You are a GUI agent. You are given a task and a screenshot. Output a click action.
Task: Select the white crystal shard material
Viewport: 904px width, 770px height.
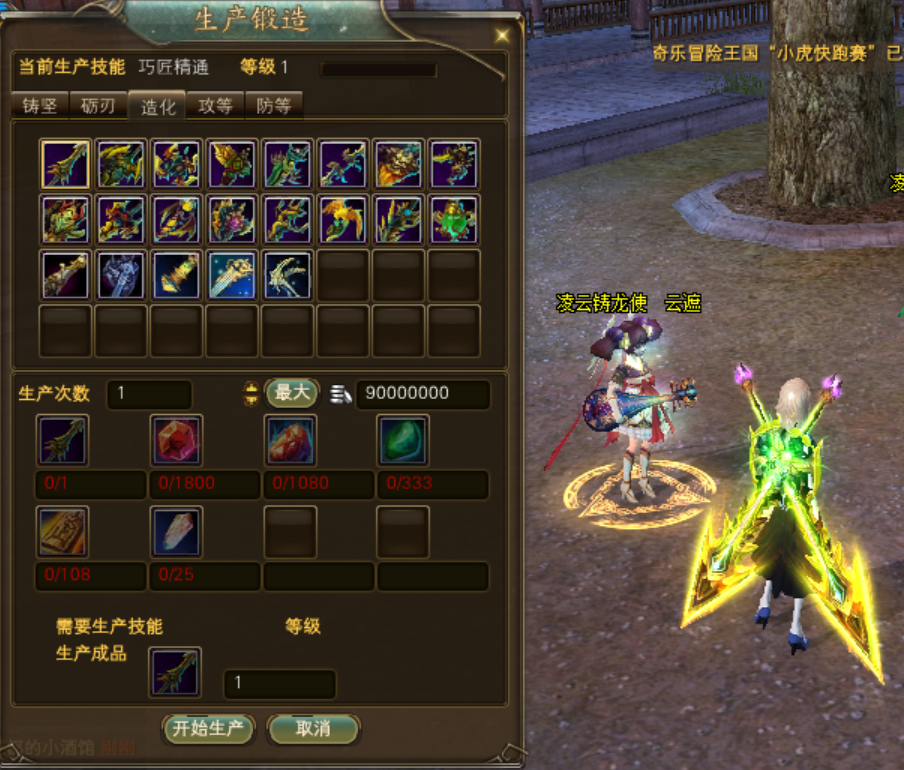pos(177,532)
